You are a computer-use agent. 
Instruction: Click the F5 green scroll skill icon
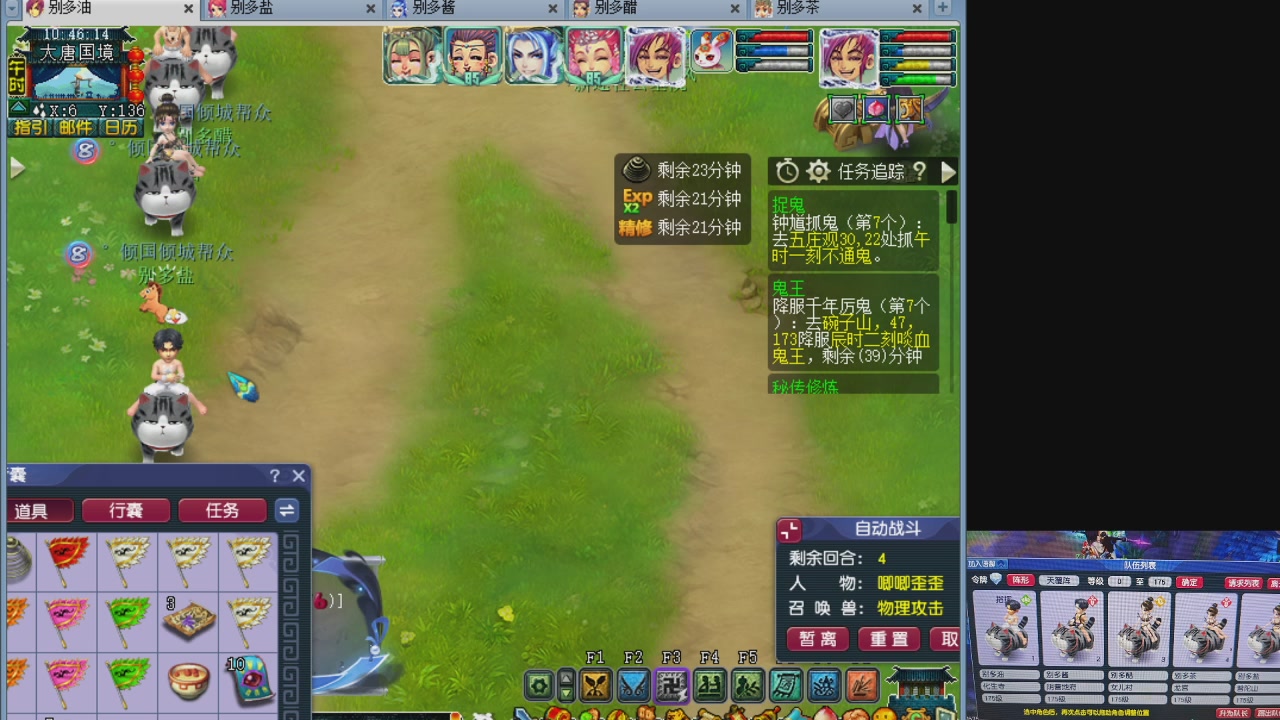(749, 686)
